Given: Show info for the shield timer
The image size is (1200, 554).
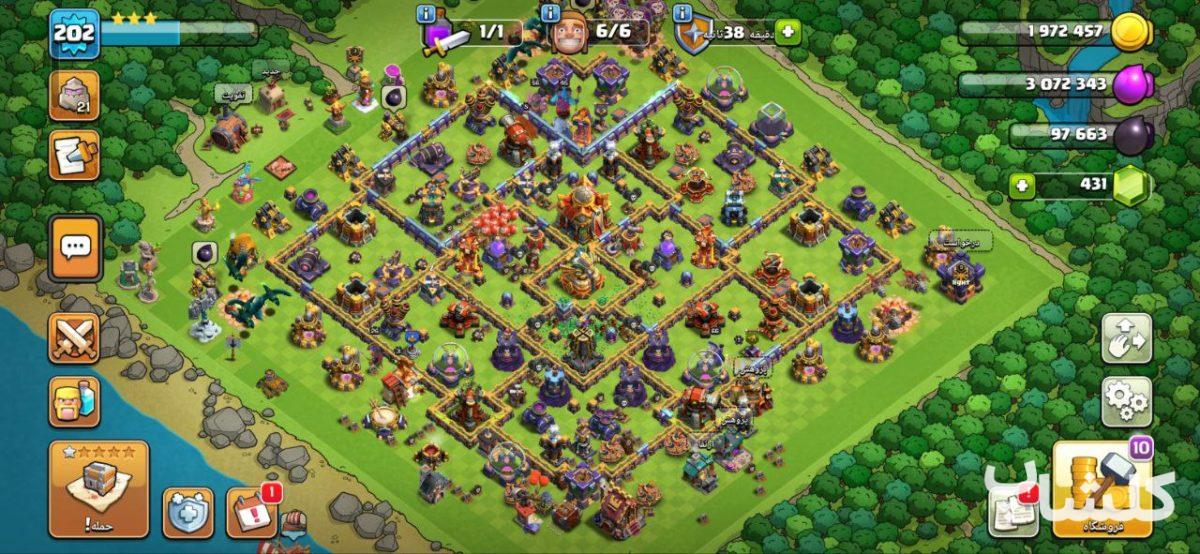Looking at the screenshot, I should tap(683, 14).
